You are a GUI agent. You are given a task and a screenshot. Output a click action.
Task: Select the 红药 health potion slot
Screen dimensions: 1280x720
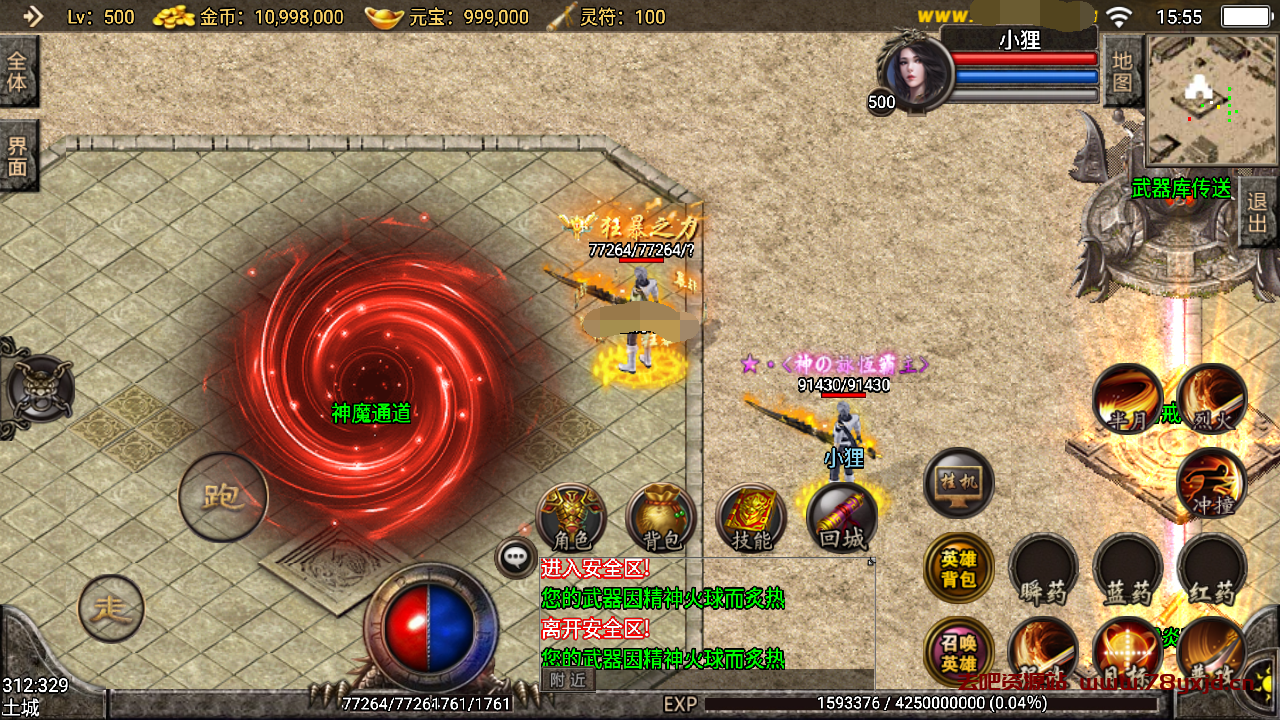click(x=1211, y=568)
